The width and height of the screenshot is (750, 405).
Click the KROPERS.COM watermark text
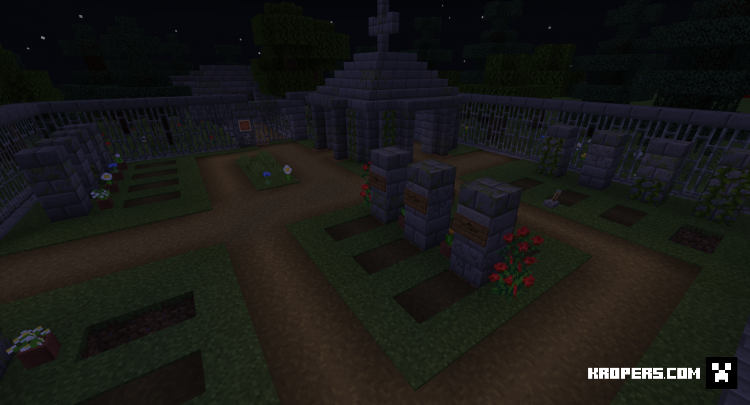(641, 374)
